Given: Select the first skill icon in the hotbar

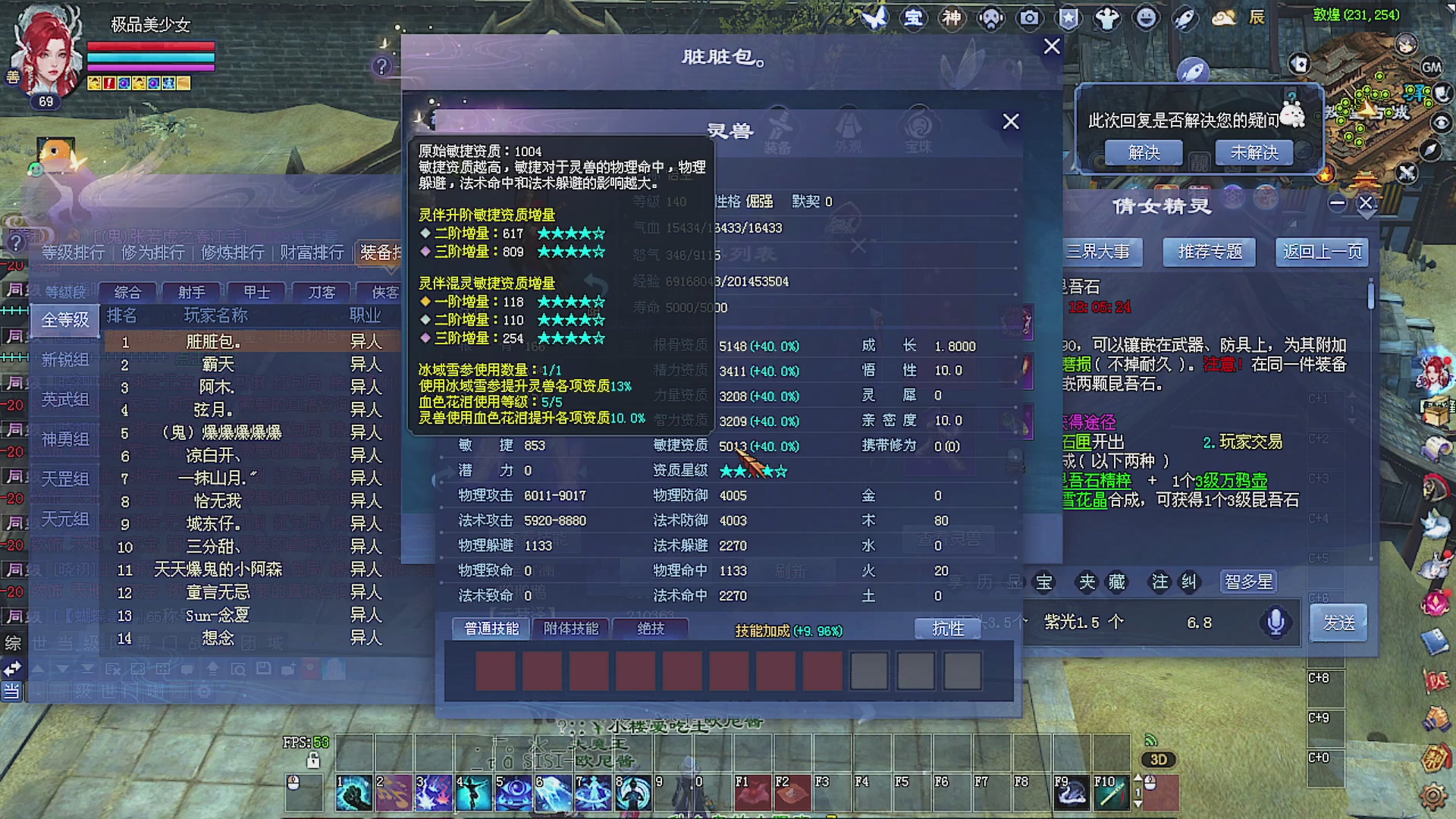Looking at the screenshot, I should (354, 792).
